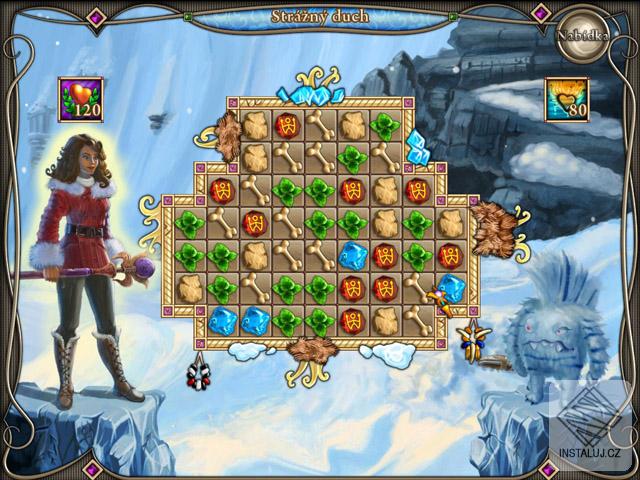The image size is (640, 480).
Task: Open the Nabídka menu
Action: (x=582, y=33)
